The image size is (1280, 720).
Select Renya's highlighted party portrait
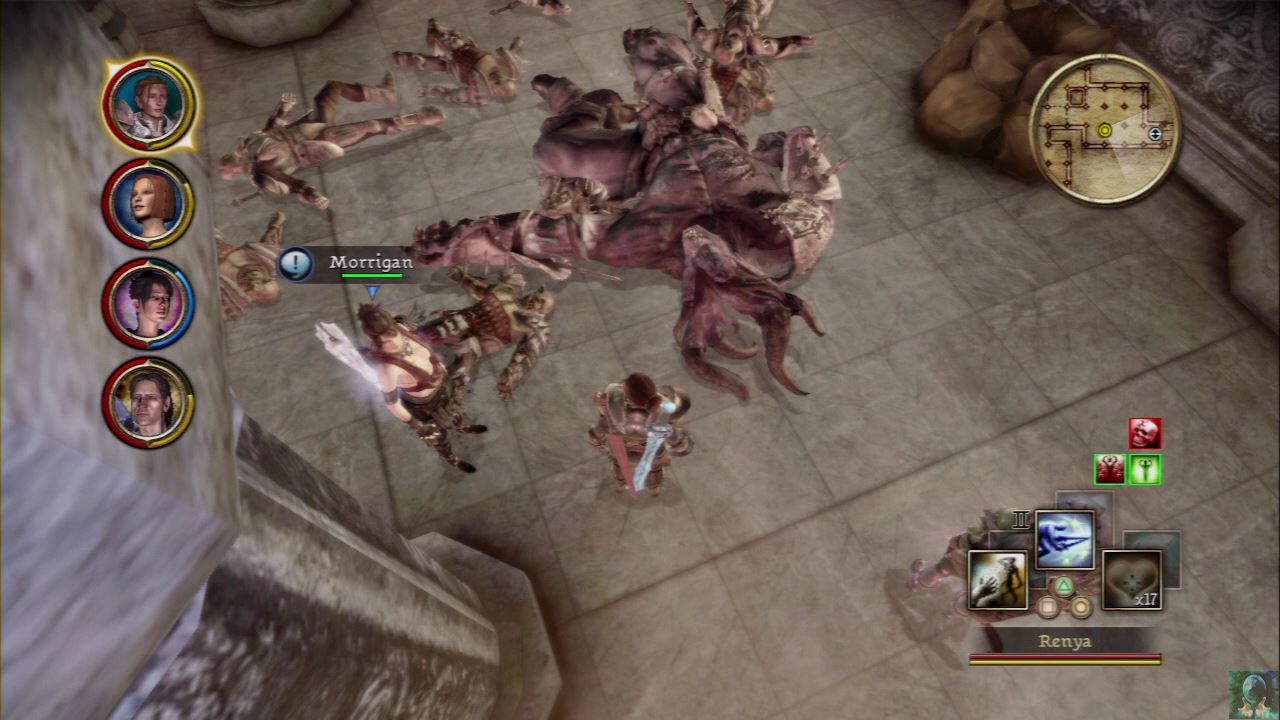coord(148,104)
